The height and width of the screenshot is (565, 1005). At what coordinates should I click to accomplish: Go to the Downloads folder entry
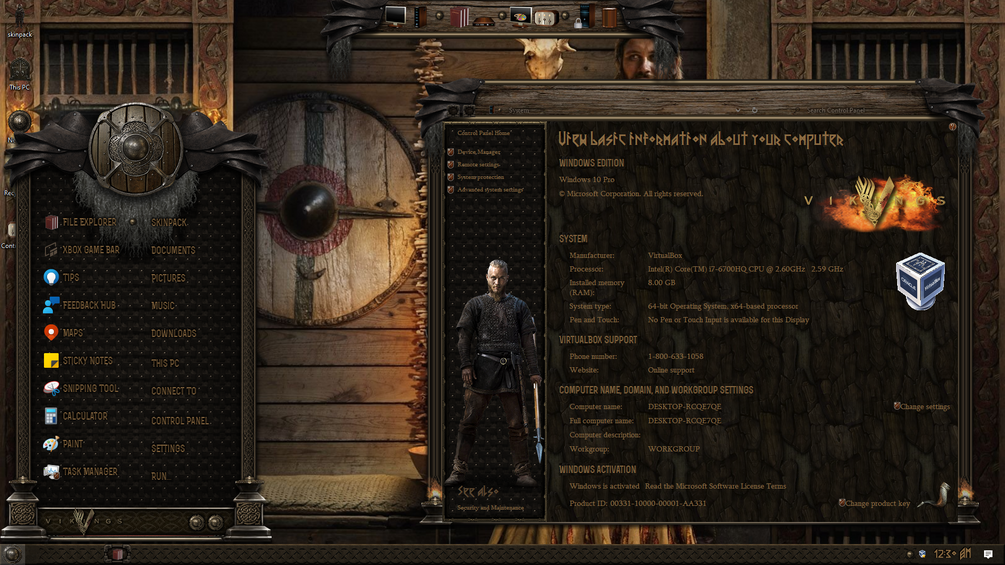[173, 334]
